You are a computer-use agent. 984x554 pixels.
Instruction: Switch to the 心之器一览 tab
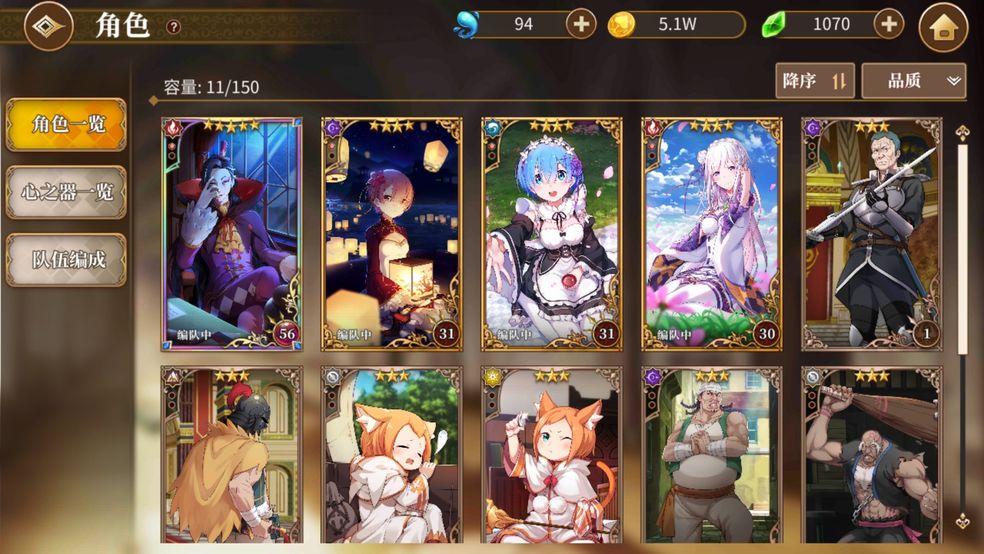pyautogui.click(x=66, y=192)
